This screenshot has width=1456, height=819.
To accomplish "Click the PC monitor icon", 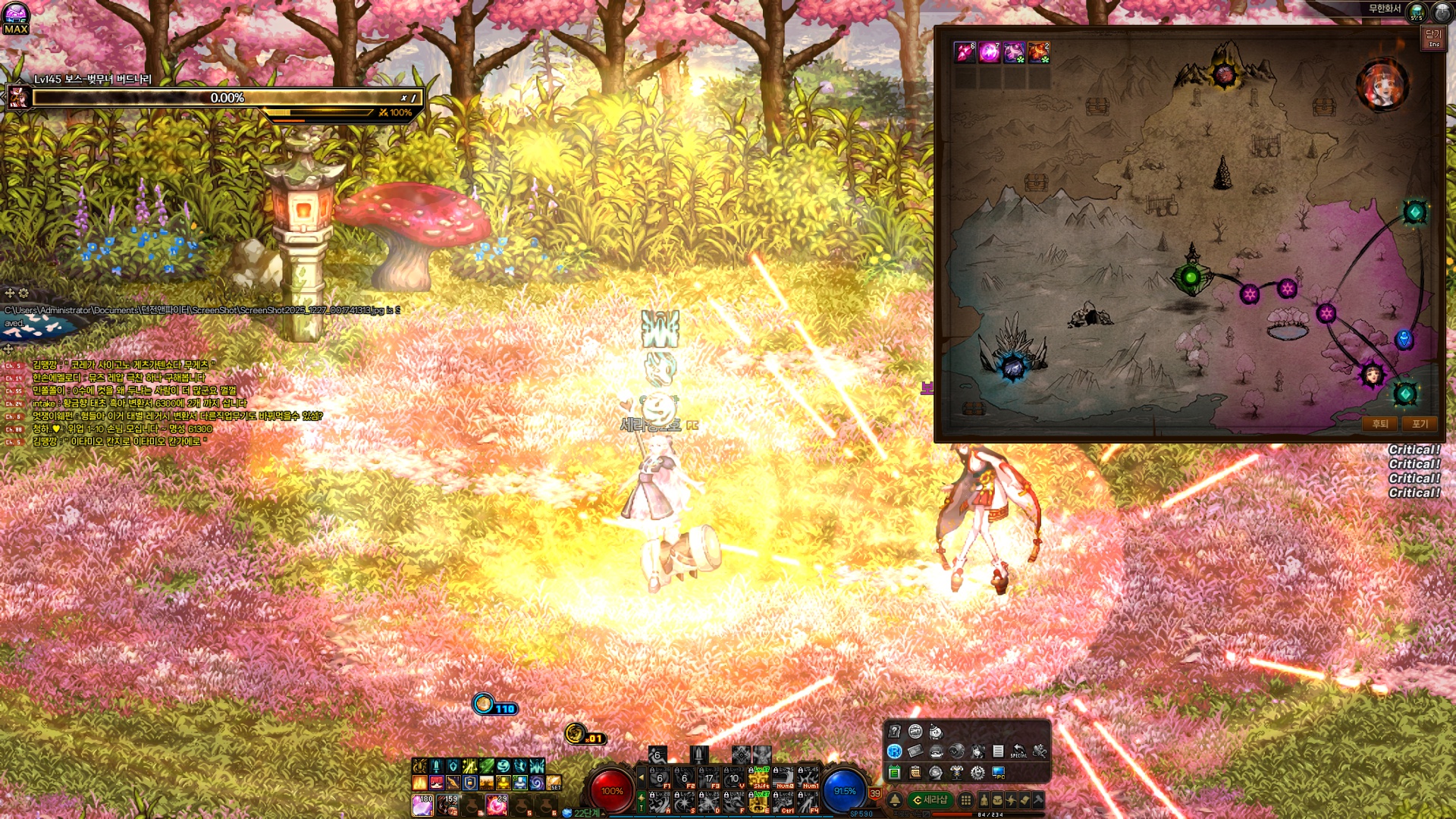I will (998, 773).
